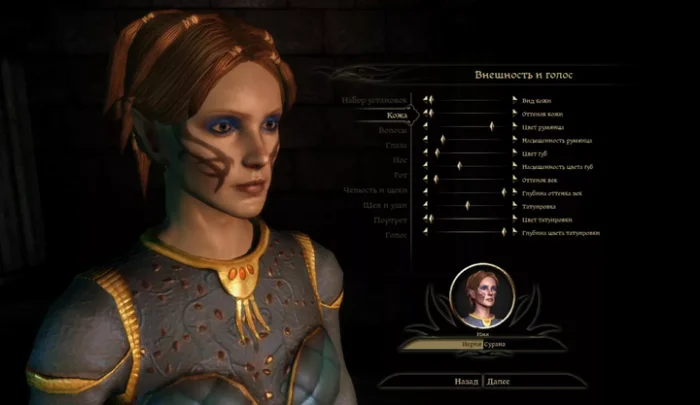Switch to the Голос voice category
Viewport: 700px width, 405px height.
coord(393,234)
